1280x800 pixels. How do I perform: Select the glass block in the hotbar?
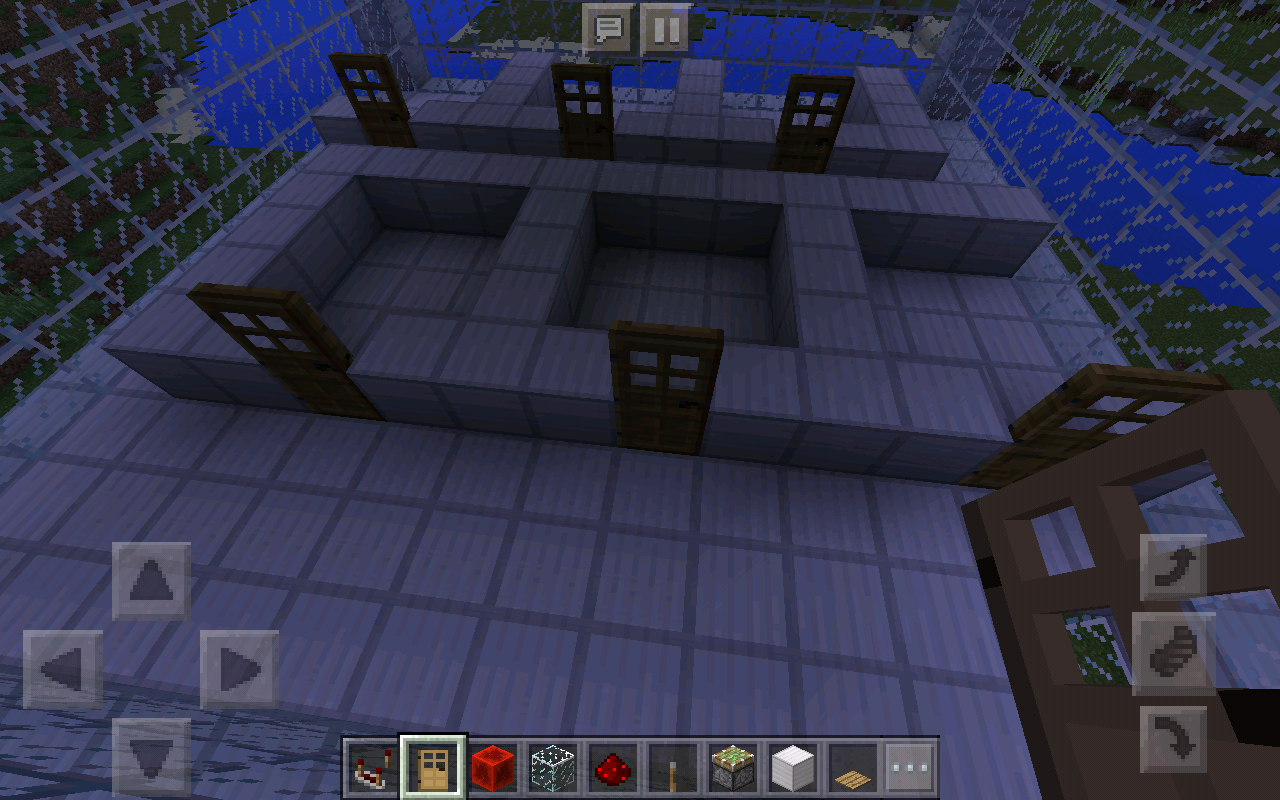(x=552, y=763)
